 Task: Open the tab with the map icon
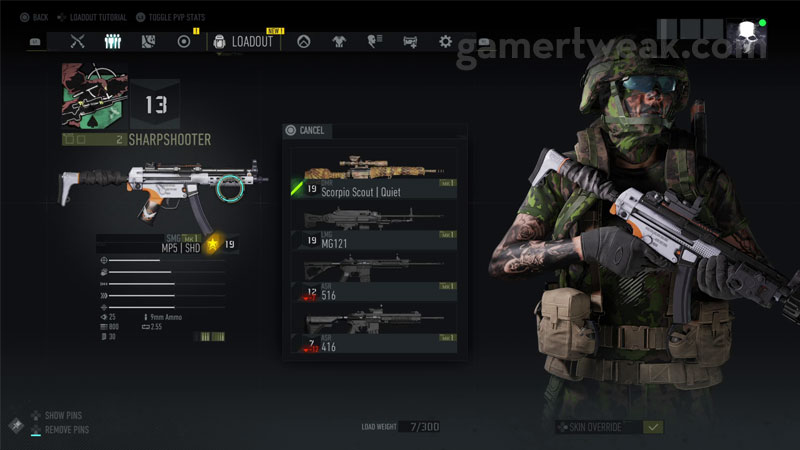coord(148,41)
